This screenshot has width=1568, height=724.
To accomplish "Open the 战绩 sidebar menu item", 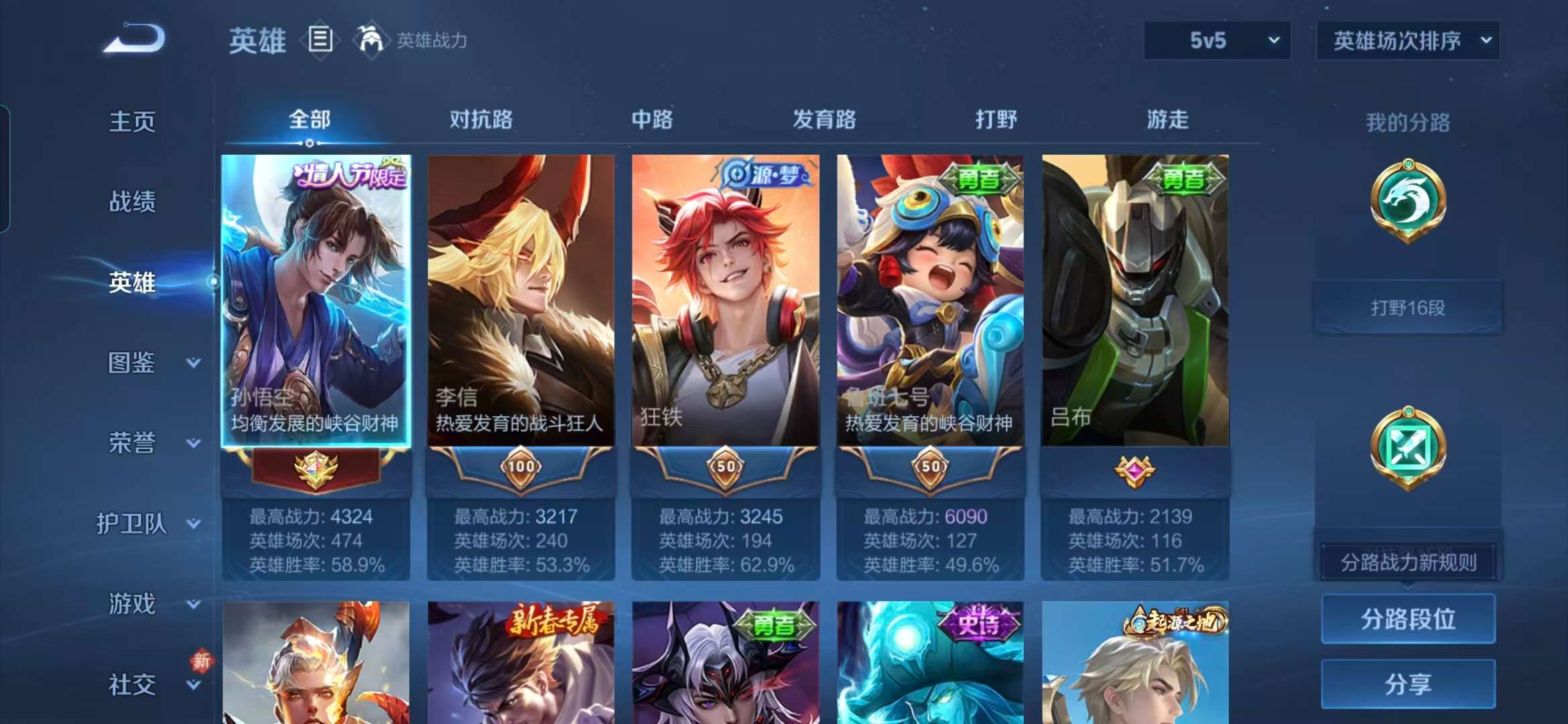I will [134, 201].
